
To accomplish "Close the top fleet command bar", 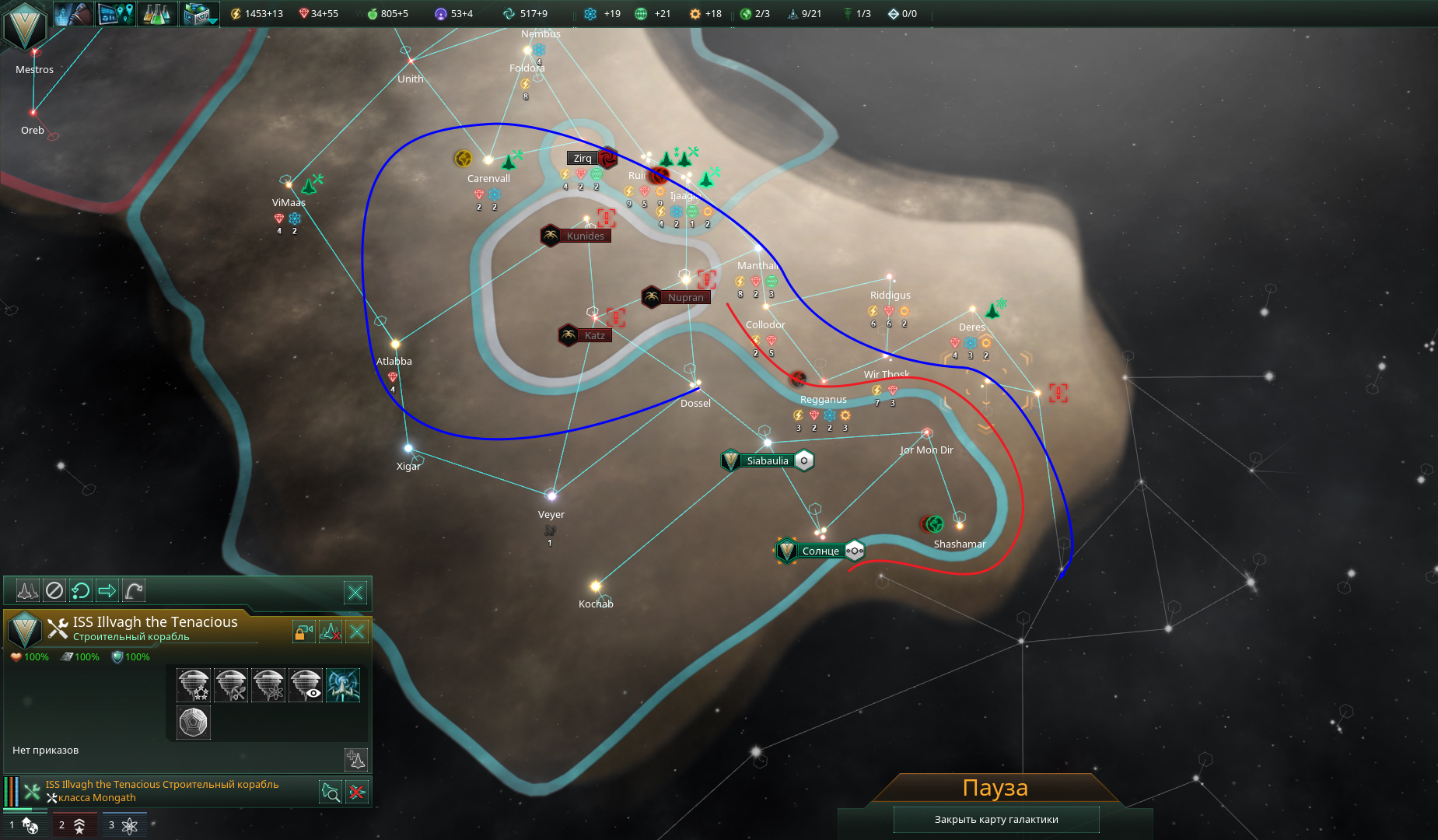I will [355, 593].
